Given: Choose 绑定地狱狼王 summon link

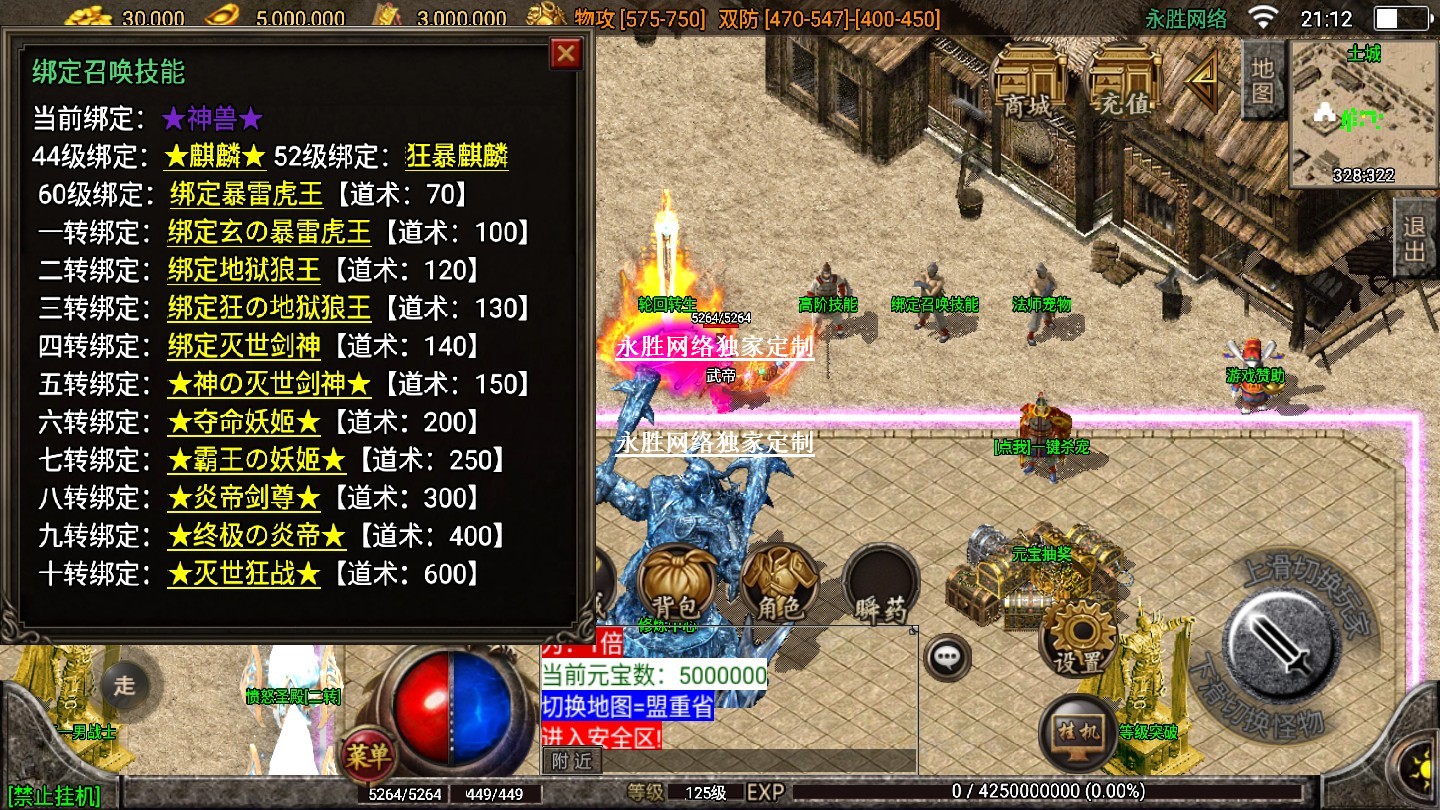Looking at the screenshot, I should tap(244, 270).
